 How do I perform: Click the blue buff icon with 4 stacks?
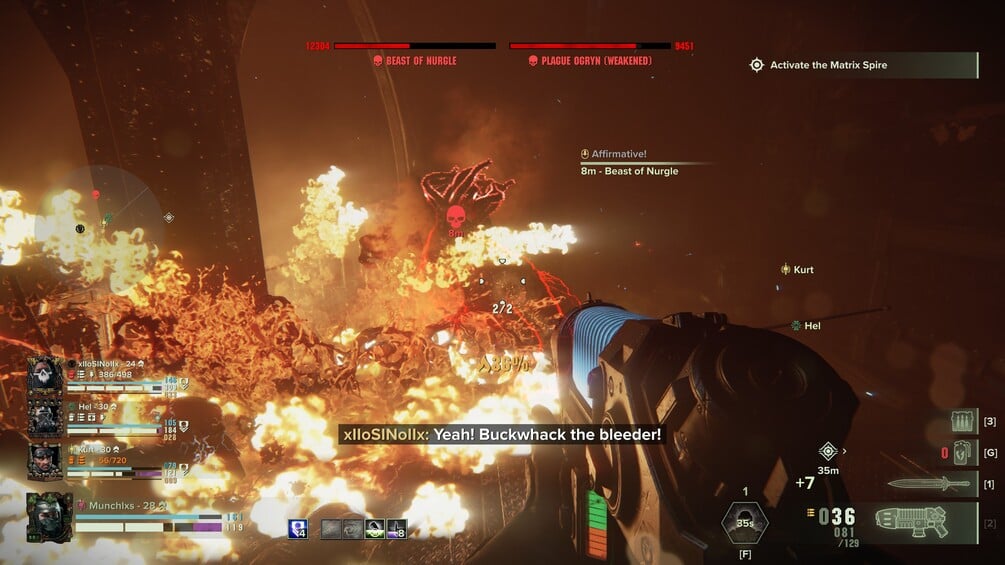298,529
